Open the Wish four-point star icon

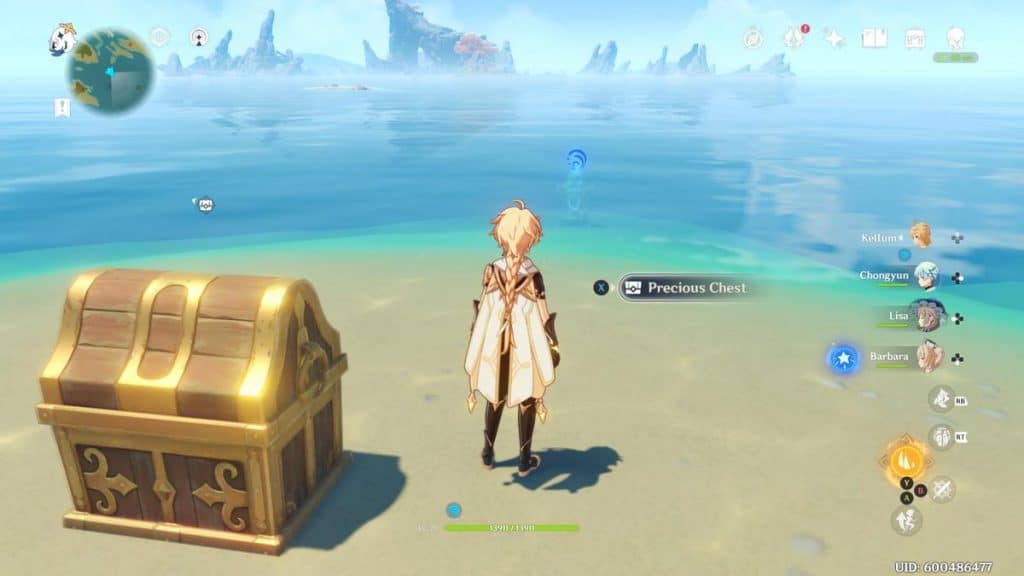pyautogui.click(x=833, y=38)
